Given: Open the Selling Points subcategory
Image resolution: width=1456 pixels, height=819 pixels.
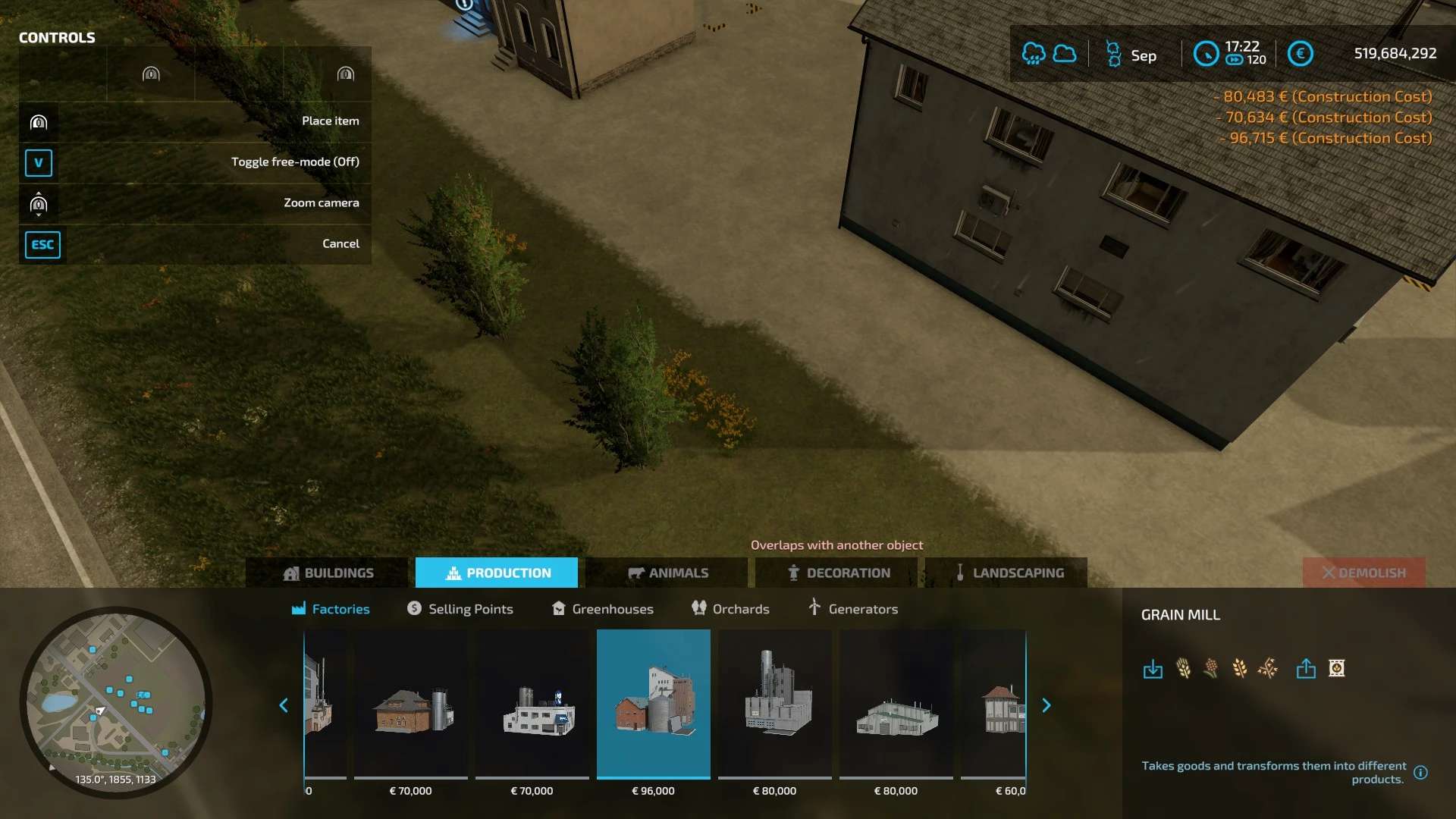Looking at the screenshot, I should pyautogui.click(x=460, y=609).
